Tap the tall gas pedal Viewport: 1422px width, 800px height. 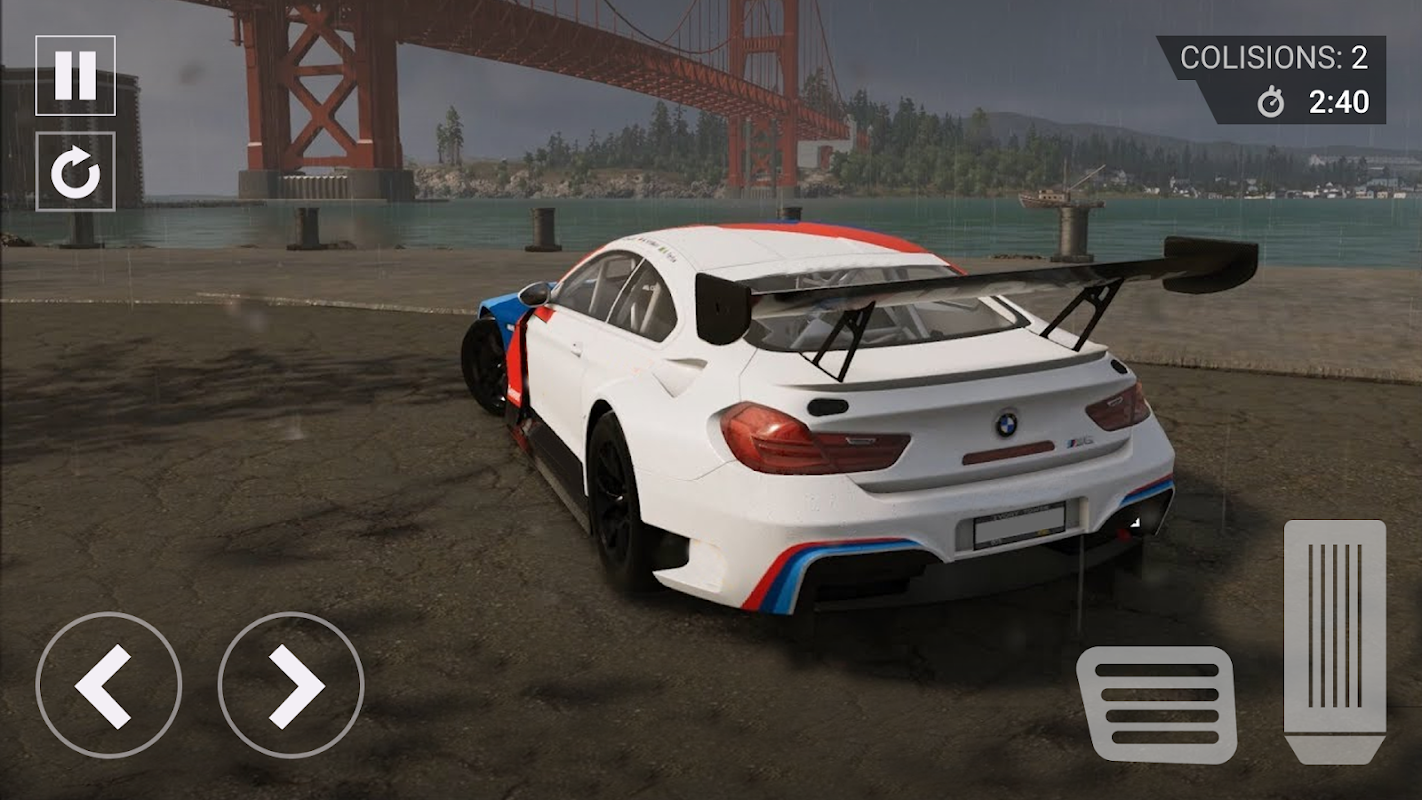(x=1334, y=641)
